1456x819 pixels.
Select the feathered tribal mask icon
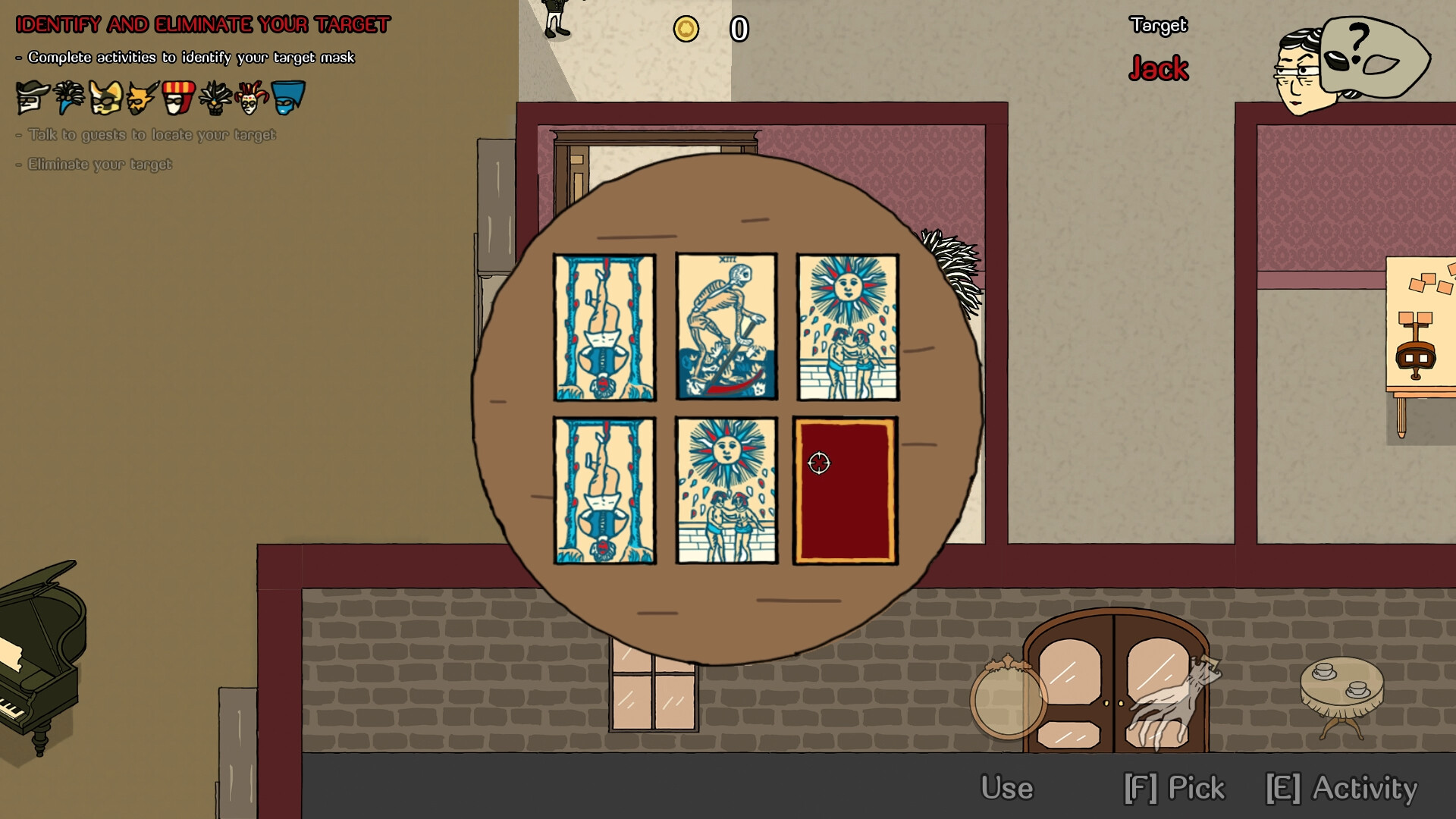click(215, 97)
